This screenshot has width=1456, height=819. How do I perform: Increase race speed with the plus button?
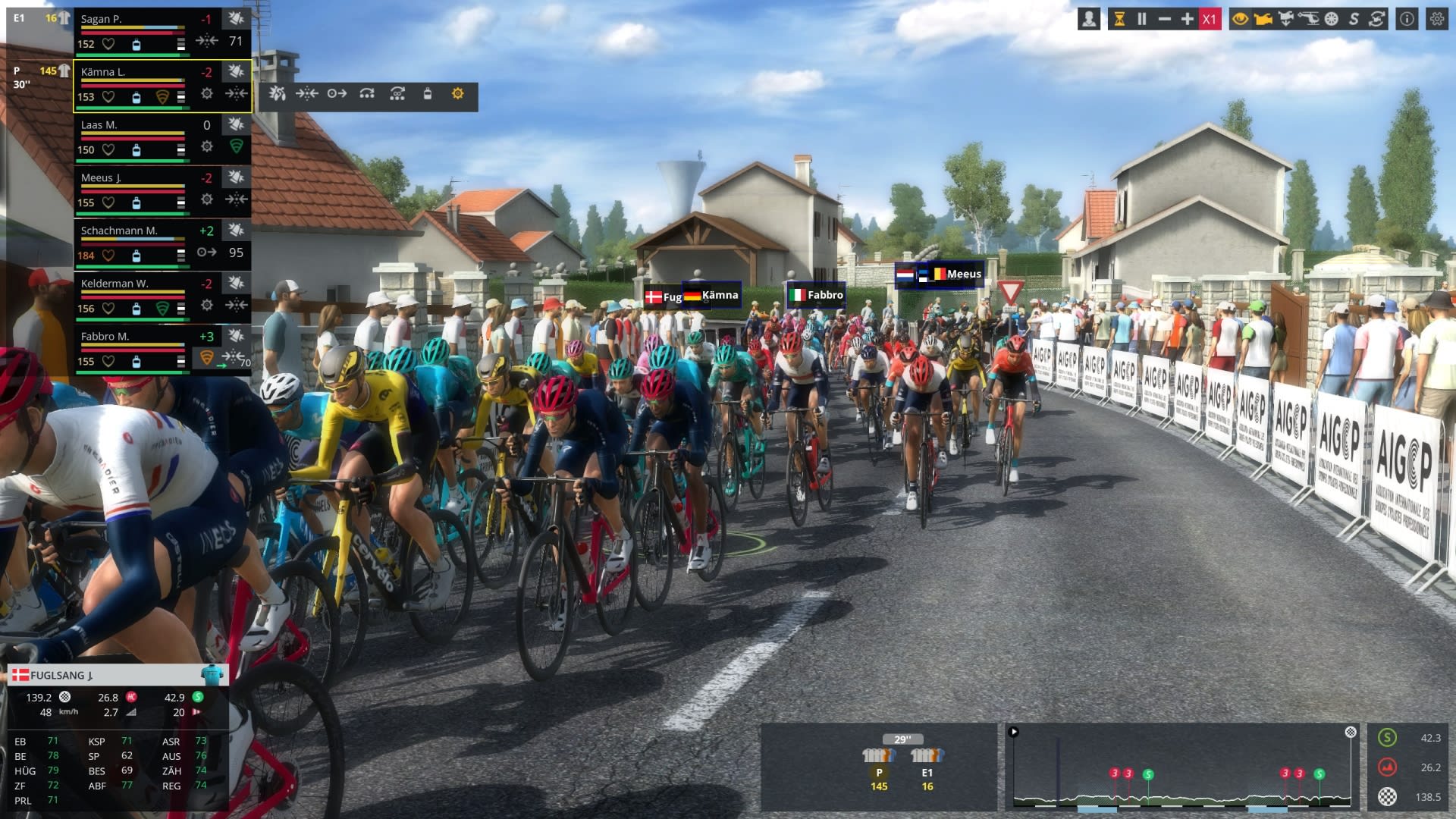coord(1187,20)
